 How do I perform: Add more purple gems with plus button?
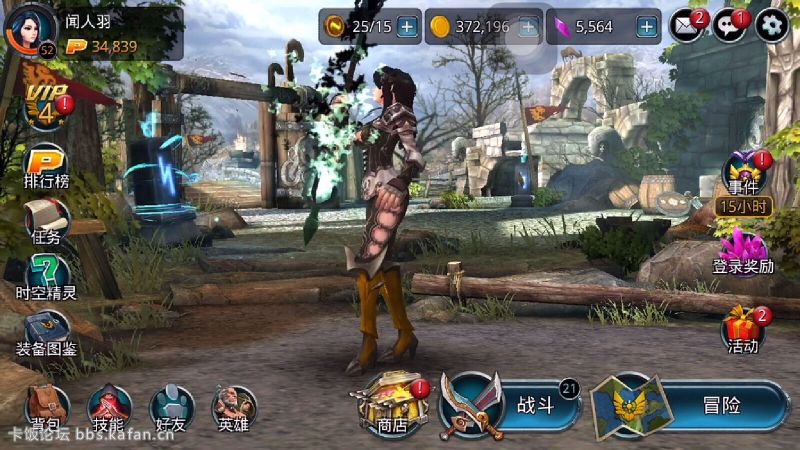pyautogui.click(x=647, y=27)
